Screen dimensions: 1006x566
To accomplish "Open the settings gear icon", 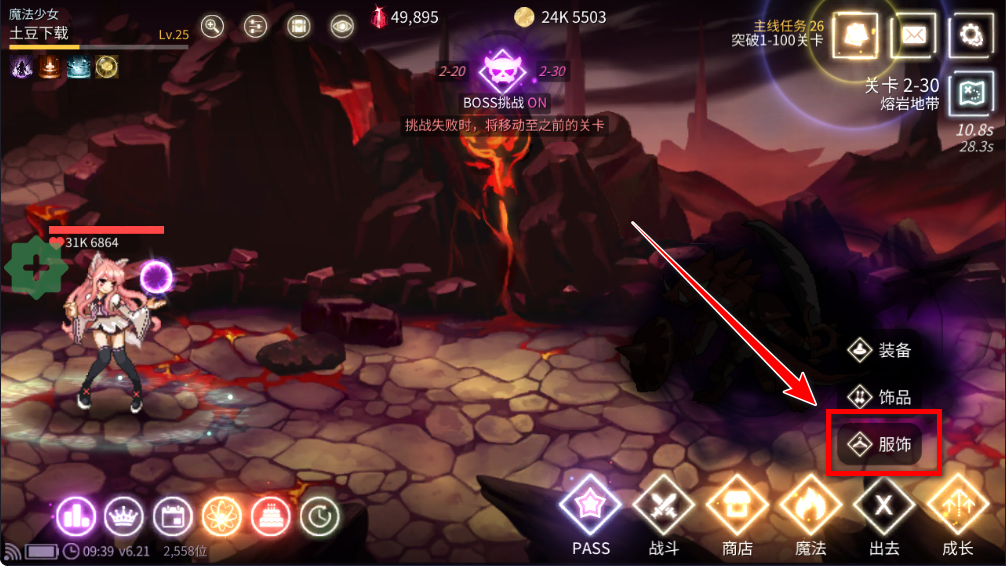I will point(969,35).
